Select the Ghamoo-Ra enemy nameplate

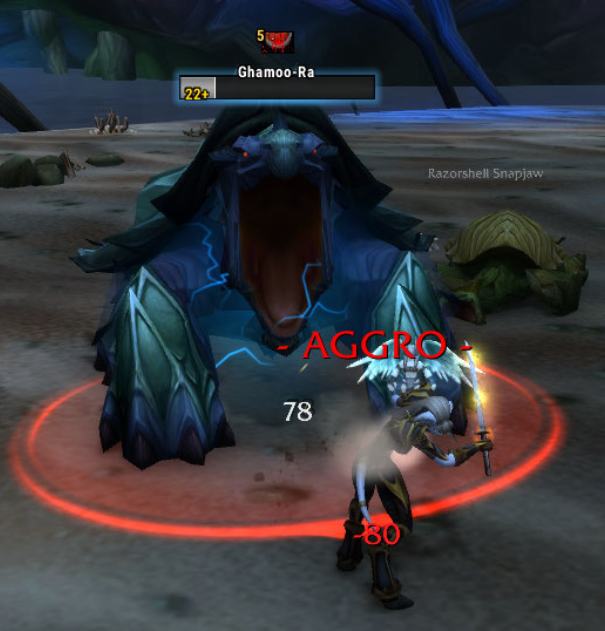(277, 88)
